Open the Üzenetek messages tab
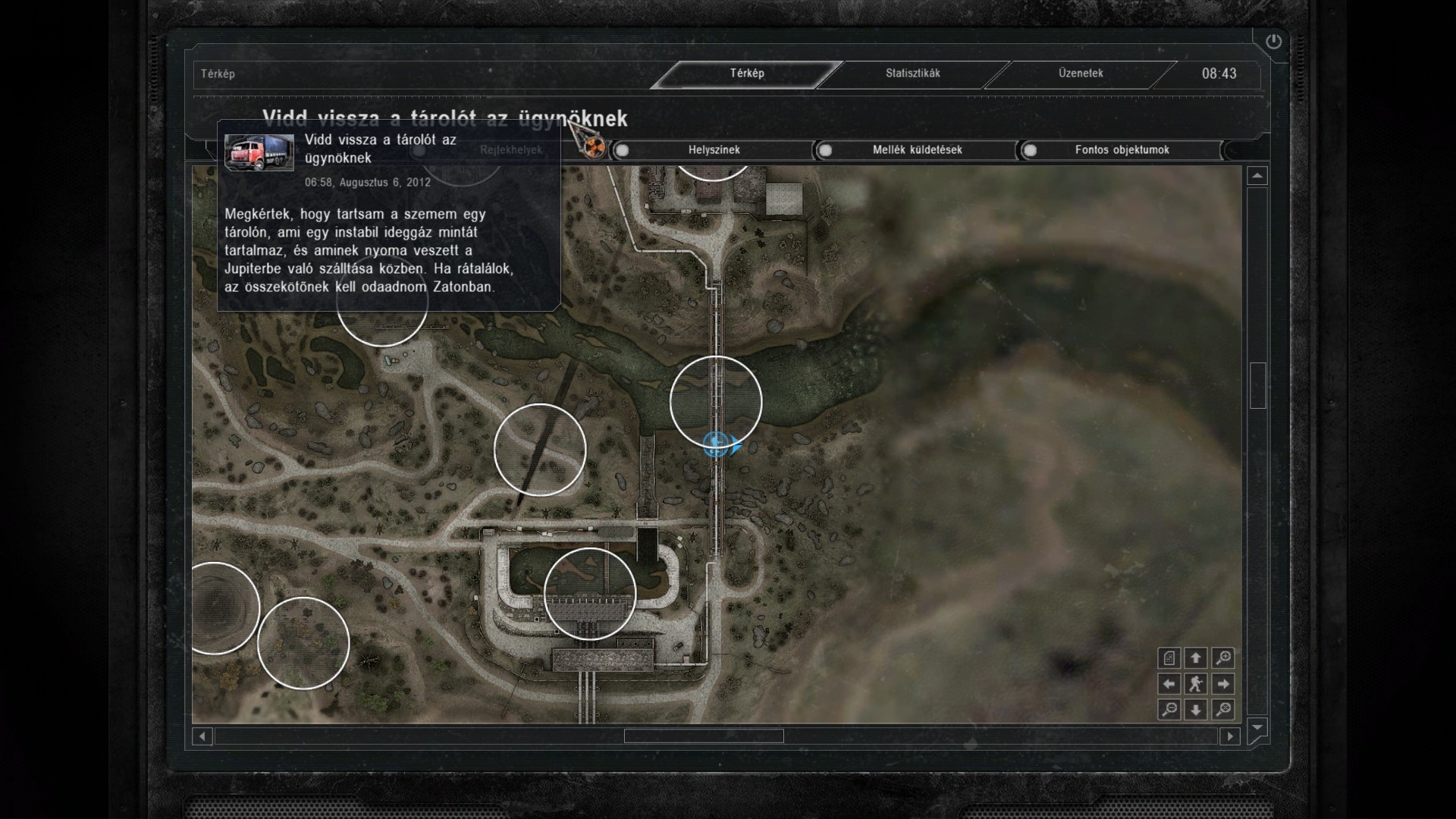The width and height of the screenshot is (1456, 819). point(1081,74)
